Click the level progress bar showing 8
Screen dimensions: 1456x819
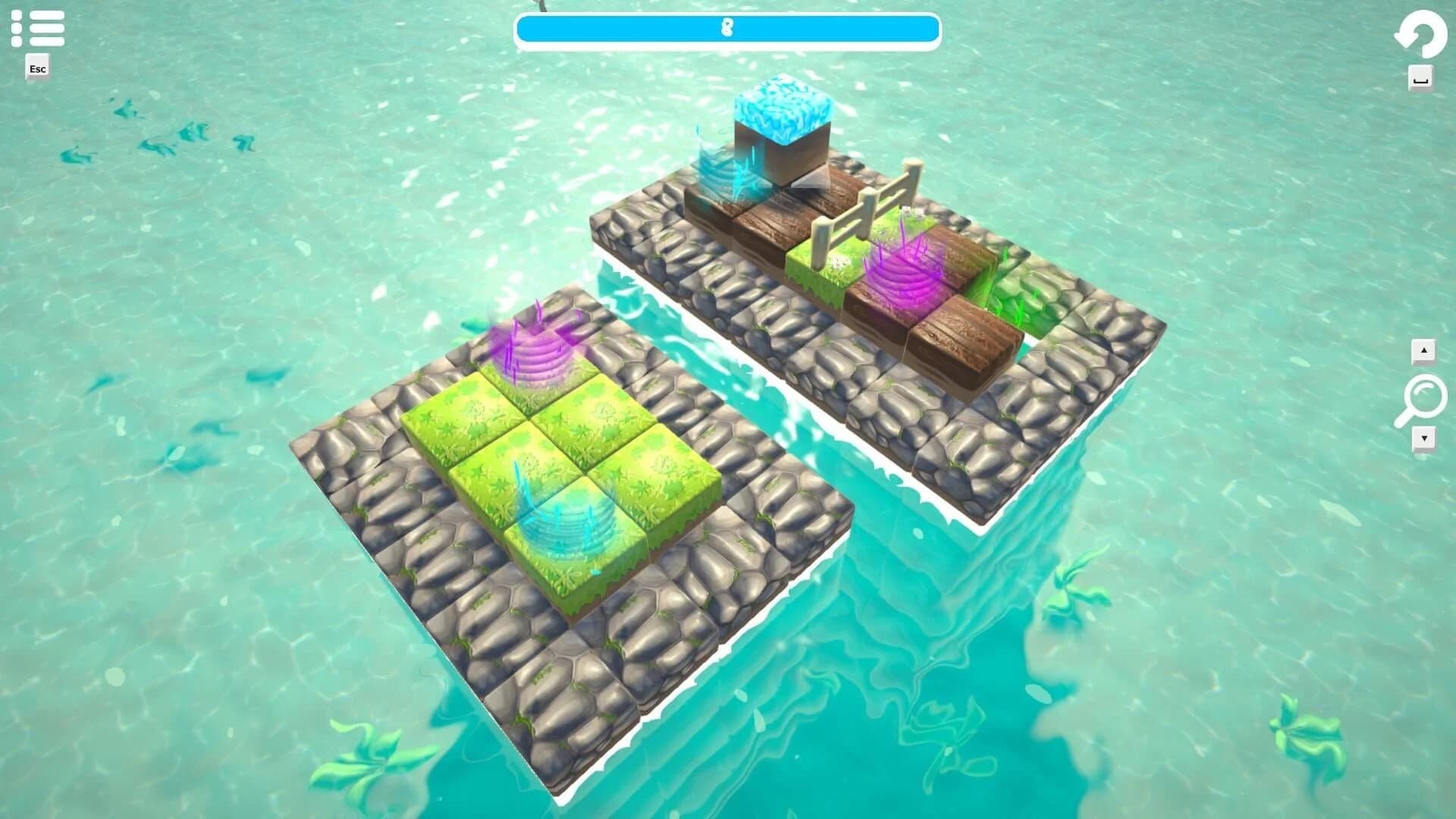coord(728,30)
